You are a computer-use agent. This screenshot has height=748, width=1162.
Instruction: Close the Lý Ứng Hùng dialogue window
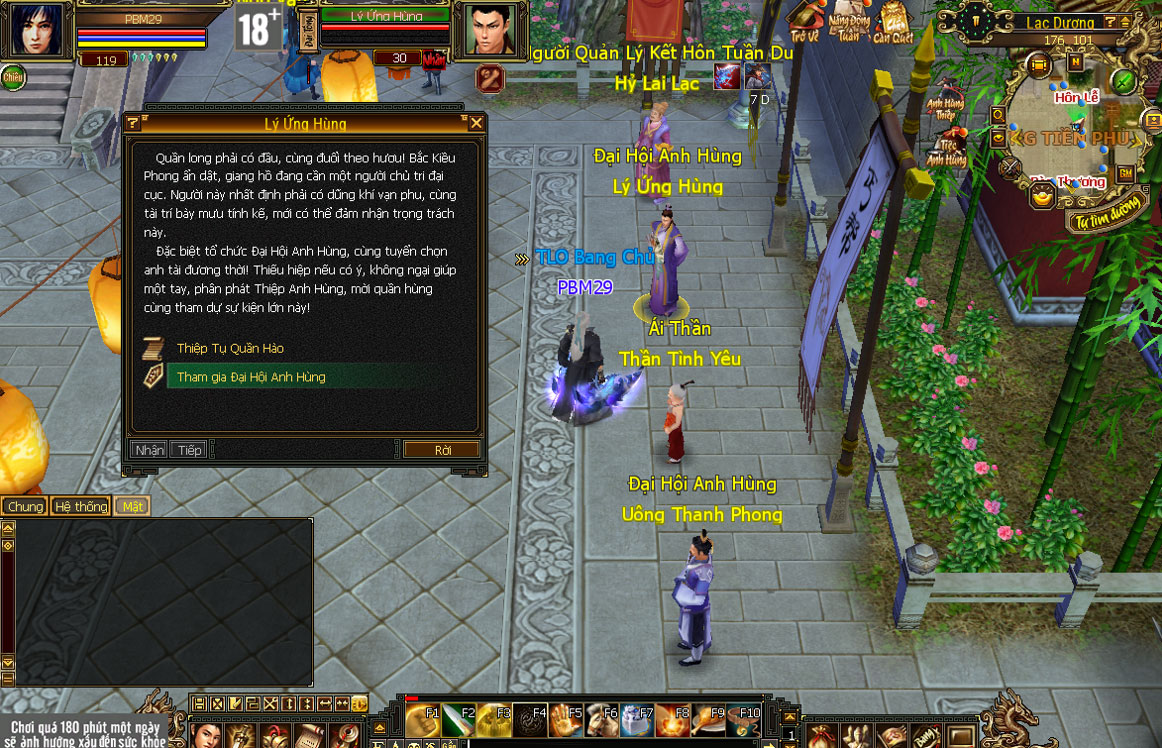click(476, 123)
